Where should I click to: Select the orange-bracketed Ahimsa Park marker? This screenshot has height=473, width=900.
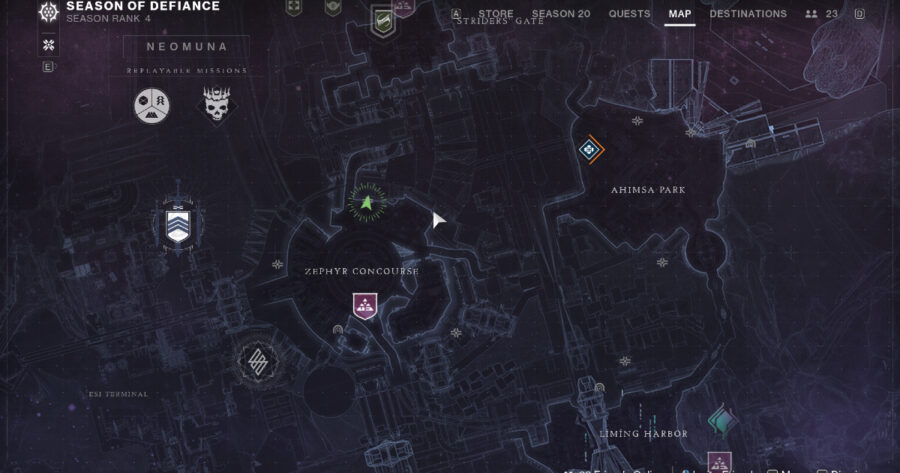(590, 150)
